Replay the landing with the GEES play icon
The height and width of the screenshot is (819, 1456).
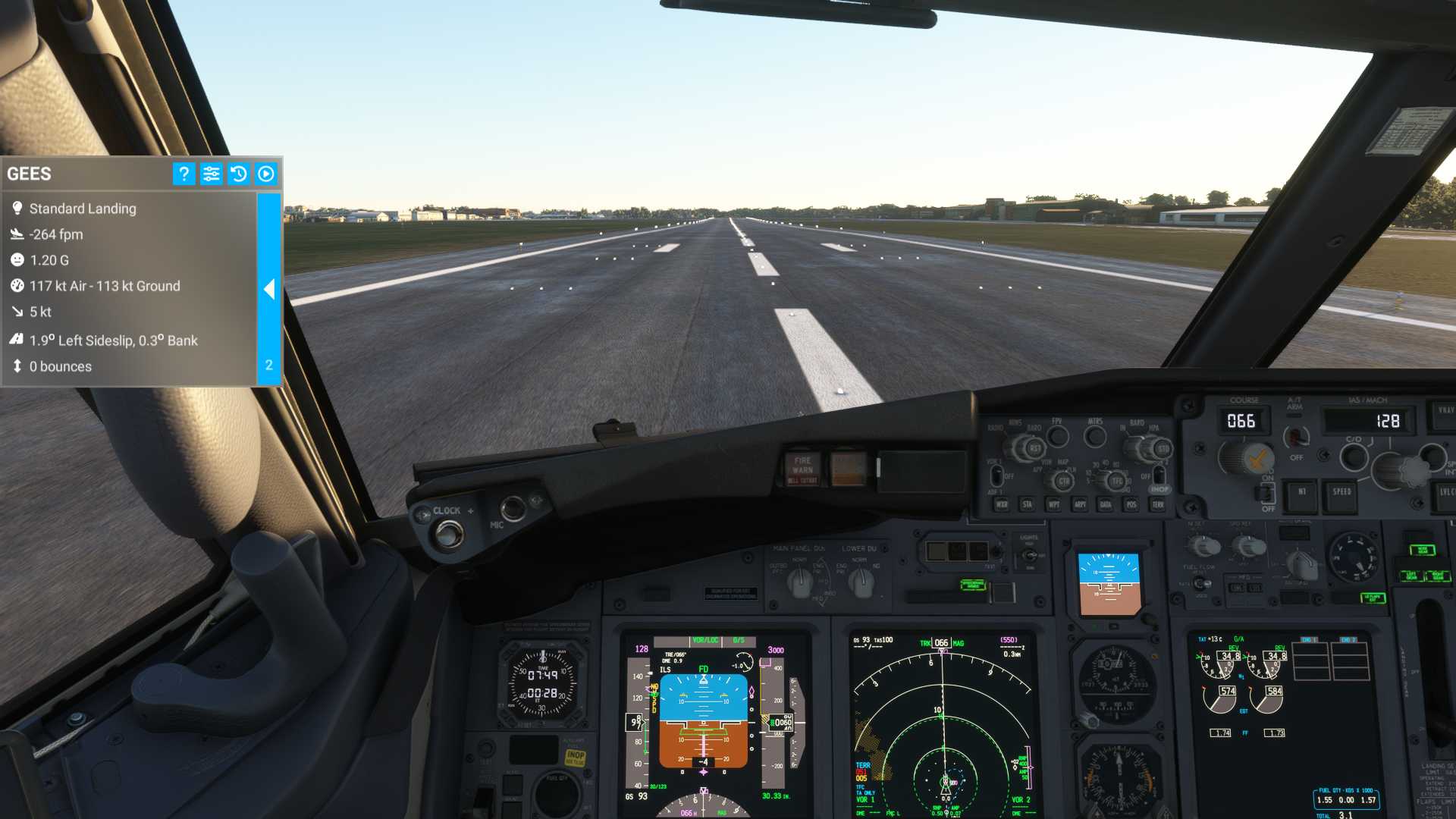point(264,174)
